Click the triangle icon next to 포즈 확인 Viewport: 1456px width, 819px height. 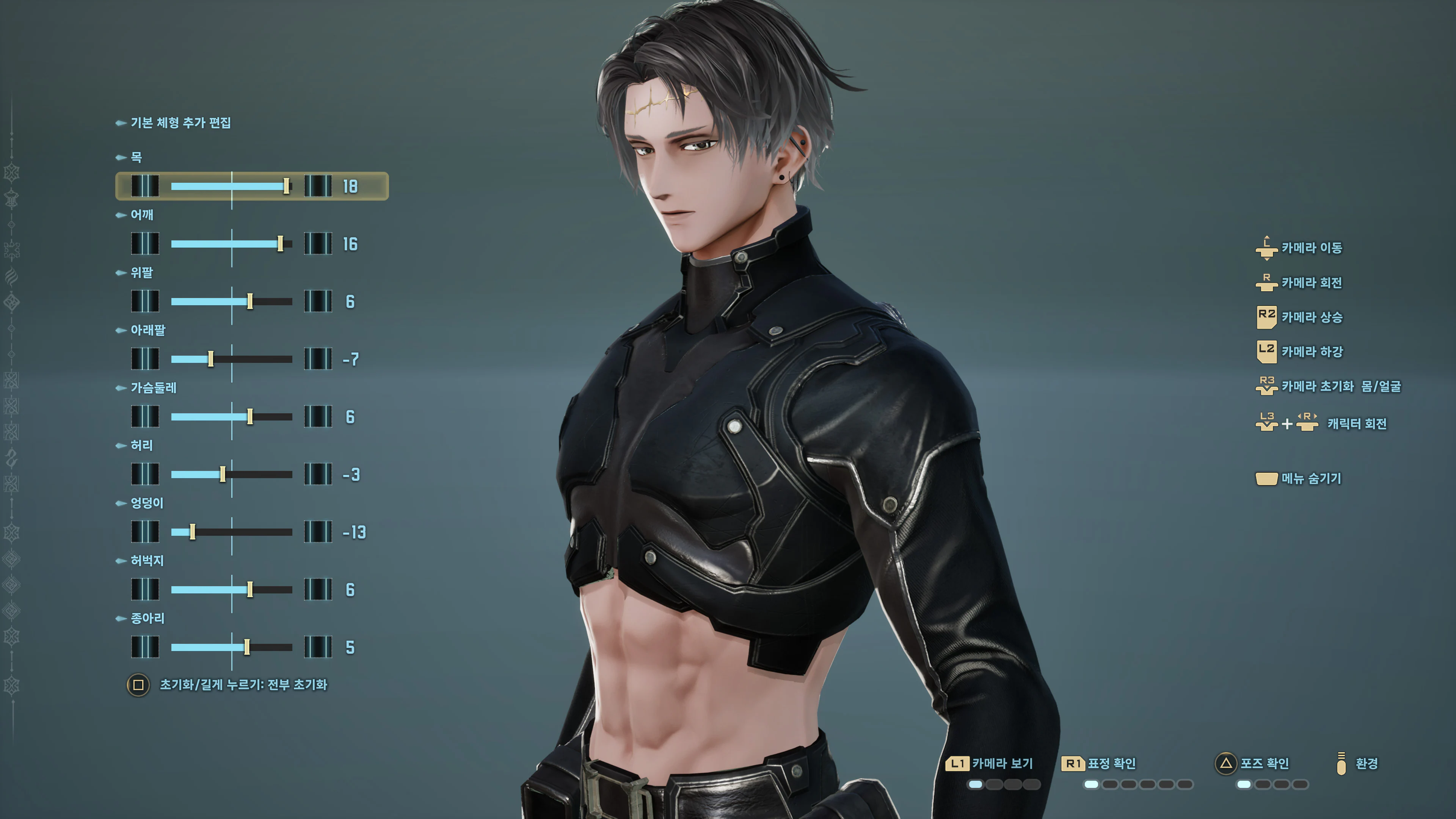(x=1225, y=764)
